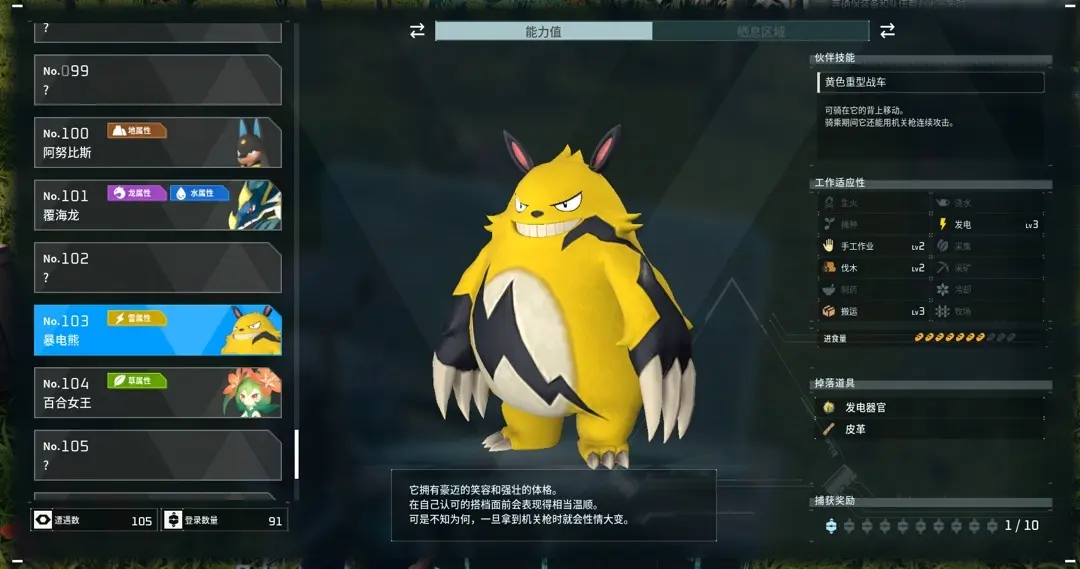Select No.100 阿努比斯 entry
This screenshot has width=1080, height=569.
click(157, 143)
